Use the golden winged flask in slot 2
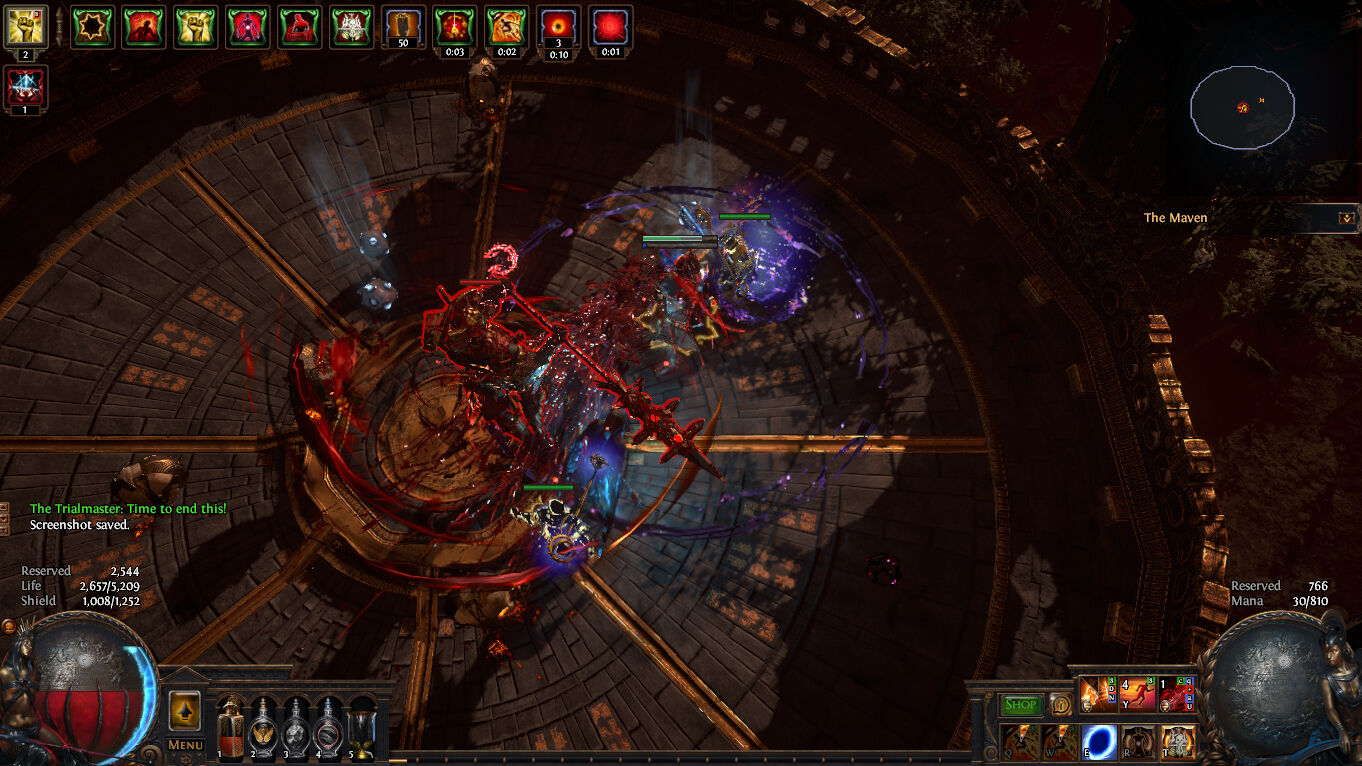 point(263,728)
